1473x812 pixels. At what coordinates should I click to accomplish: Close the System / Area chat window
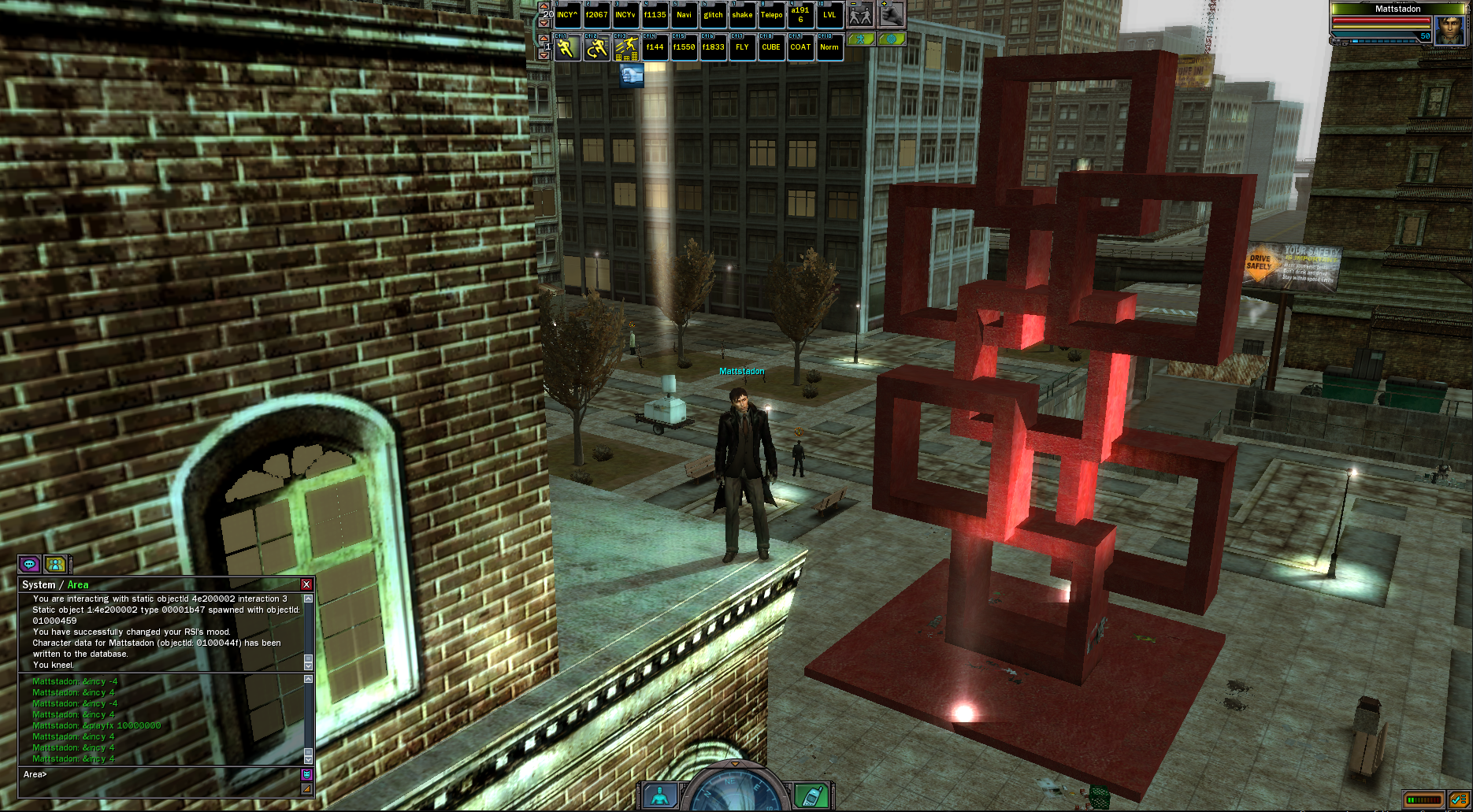pos(306,584)
